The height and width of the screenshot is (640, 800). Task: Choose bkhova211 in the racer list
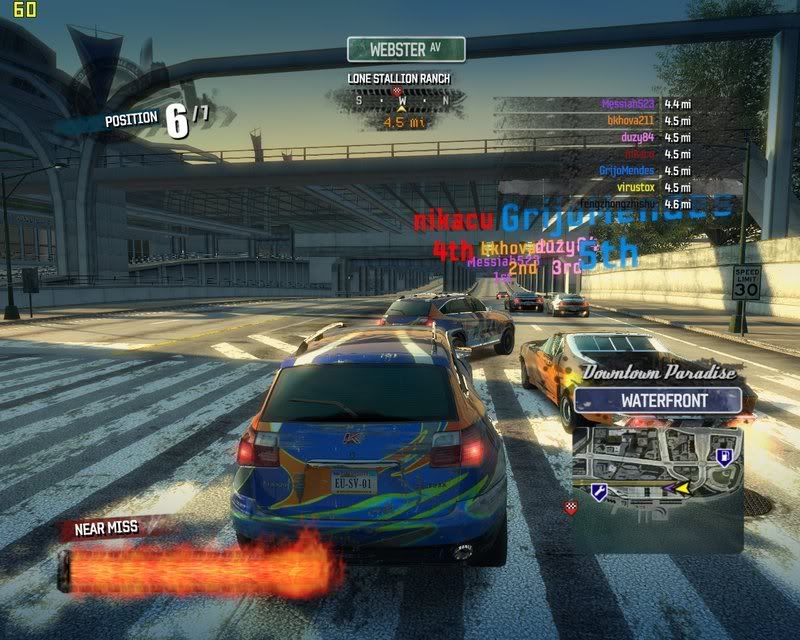pos(631,120)
